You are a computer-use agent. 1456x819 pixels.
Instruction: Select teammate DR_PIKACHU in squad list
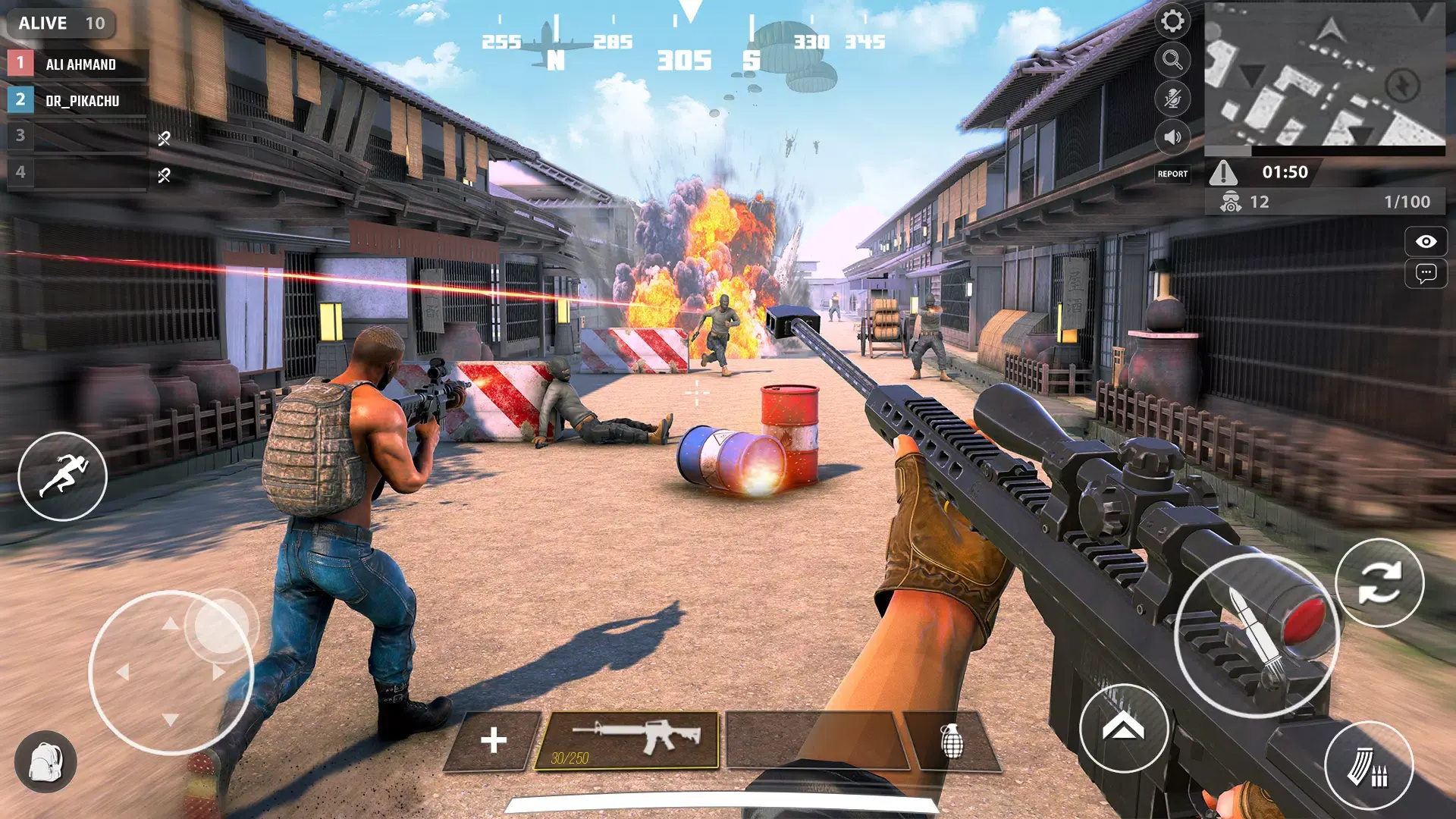coord(79,100)
